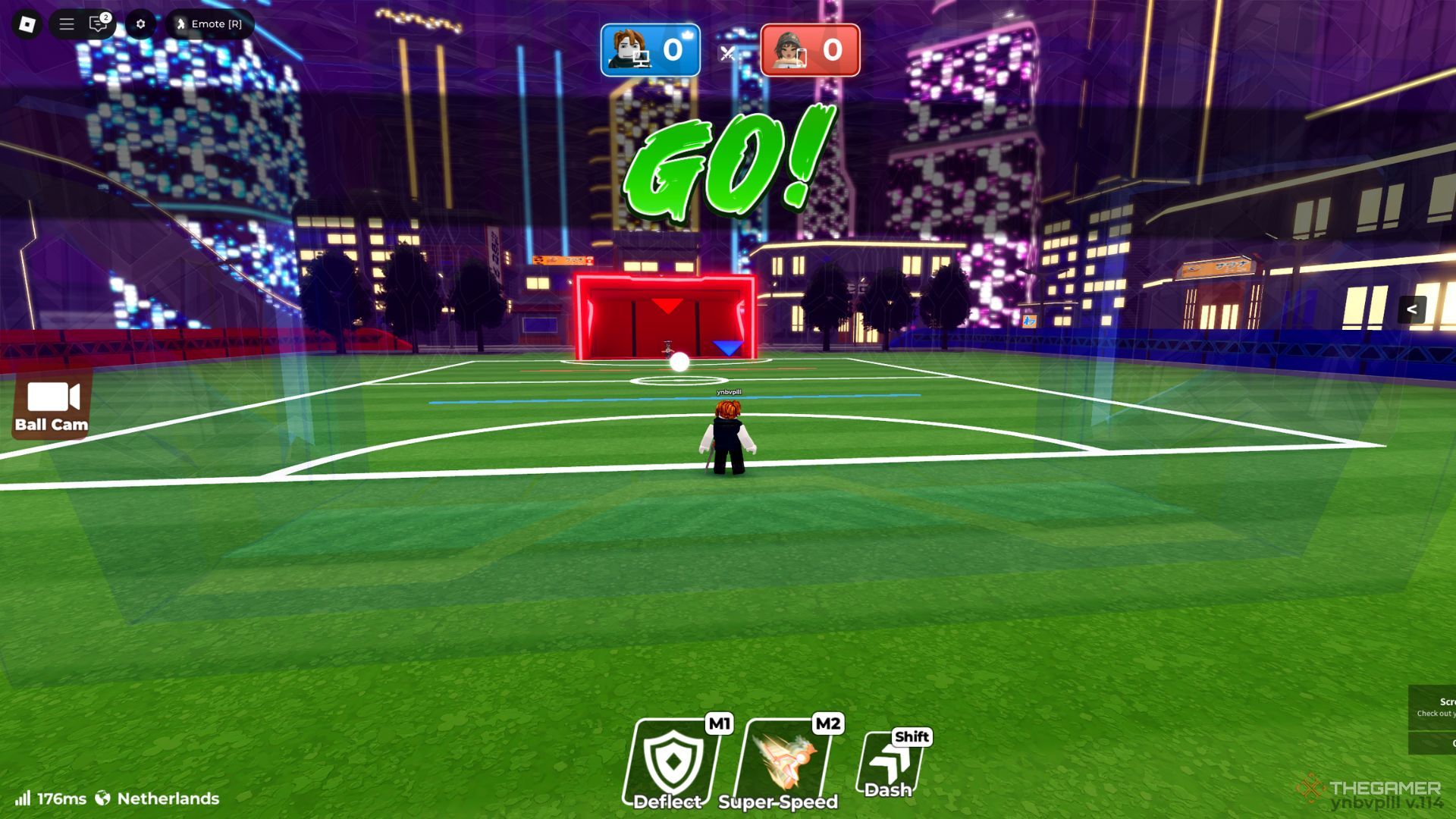Use the Super-Speed ability
The height and width of the screenshot is (819, 1456).
point(786,763)
